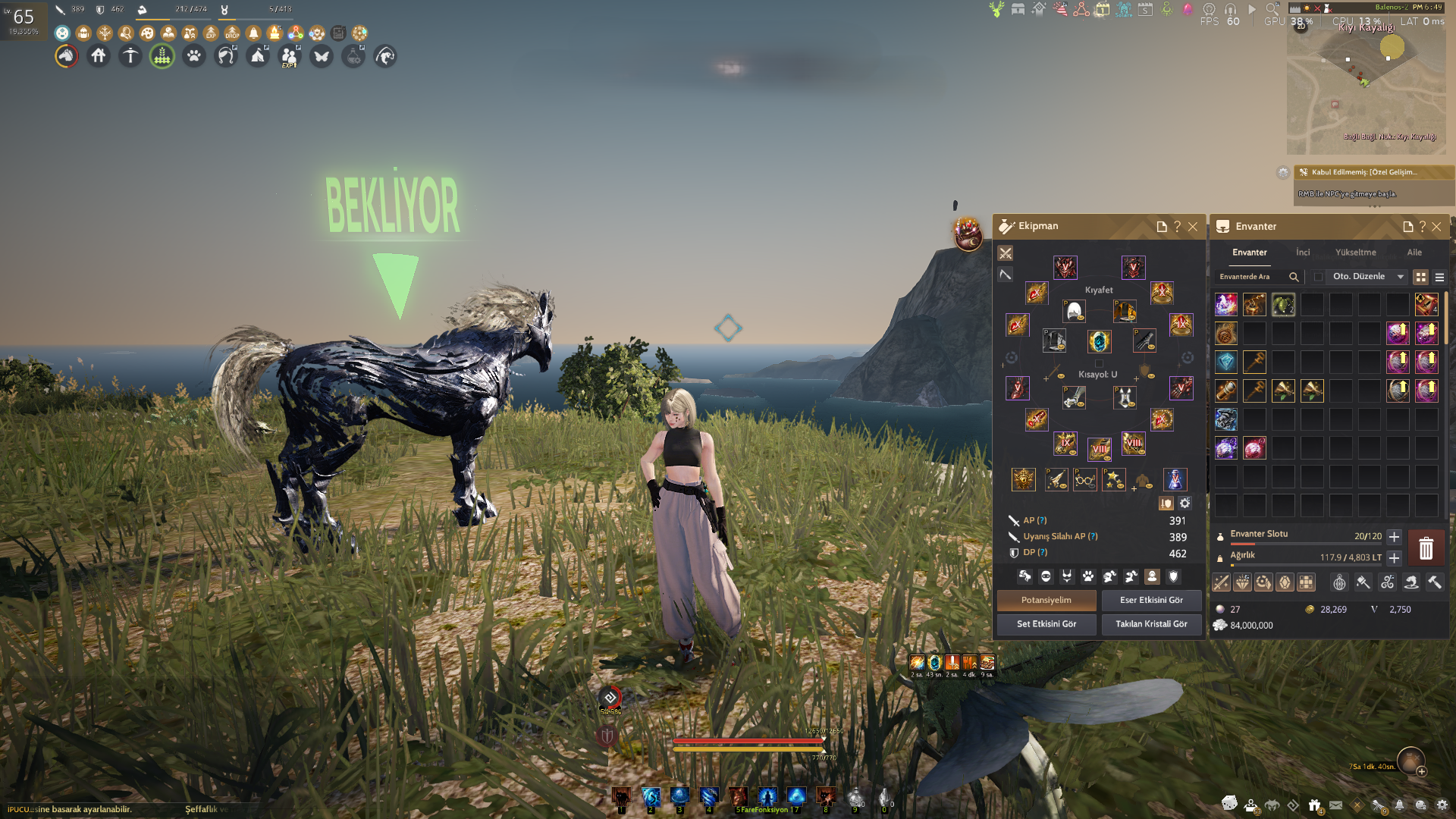Switch to the İnci tab

(1303, 253)
